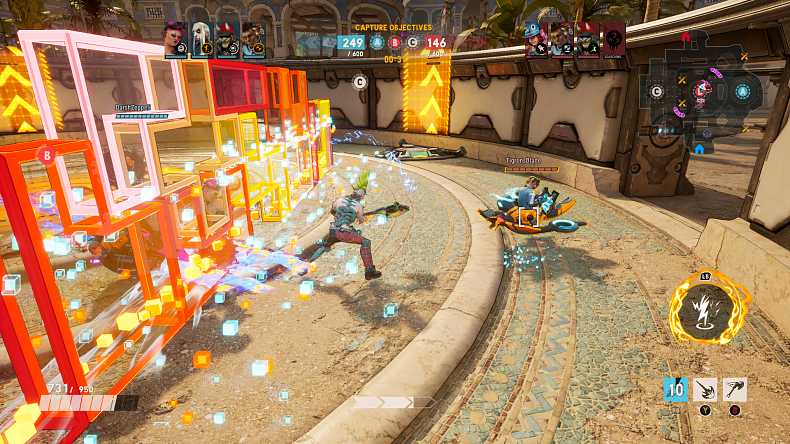Screen dimensions: 790x444
Task: Select objective A in the capture tracker
Action: coord(377,43)
